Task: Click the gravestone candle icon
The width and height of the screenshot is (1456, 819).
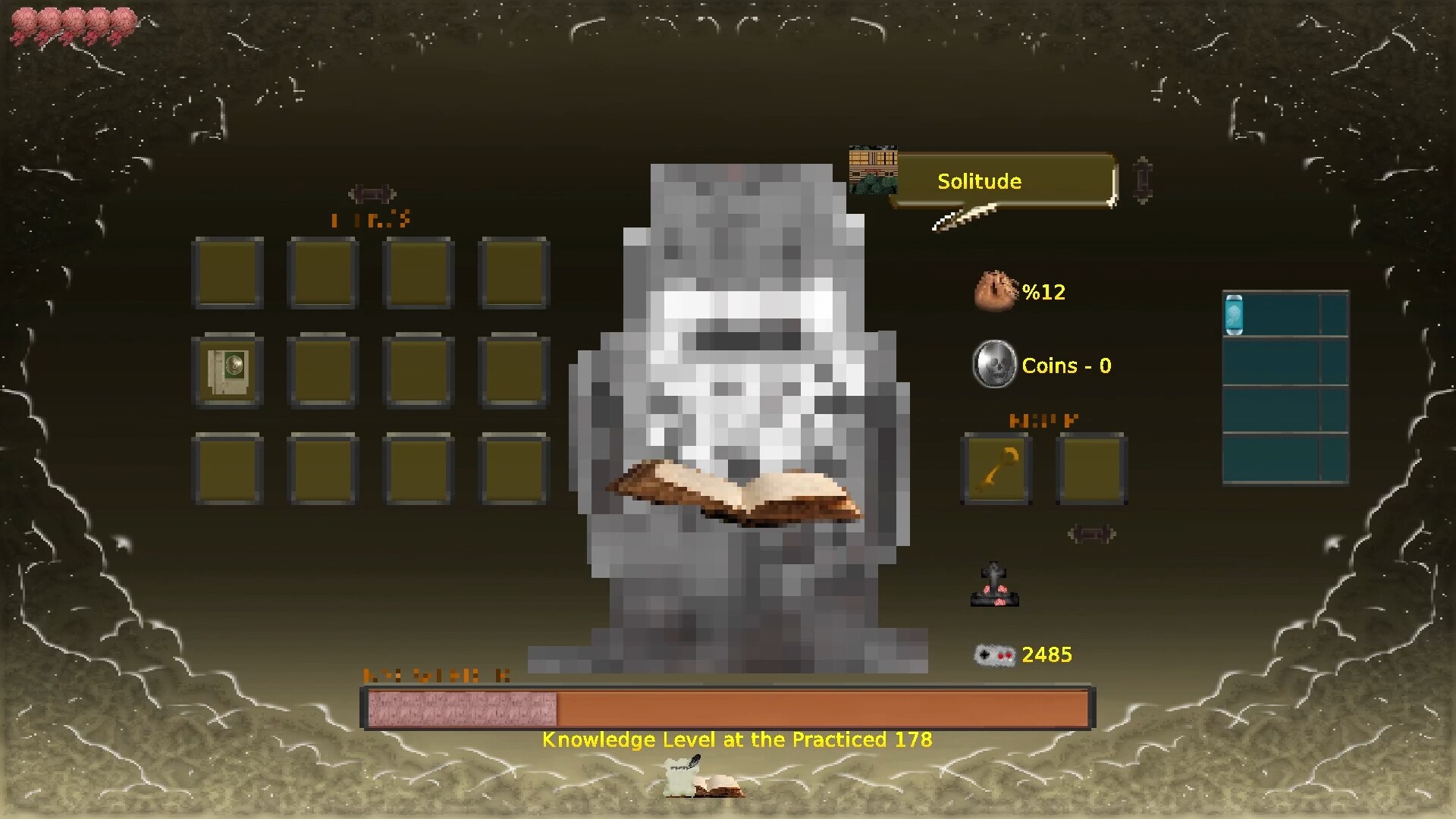Action: (x=993, y=584)
